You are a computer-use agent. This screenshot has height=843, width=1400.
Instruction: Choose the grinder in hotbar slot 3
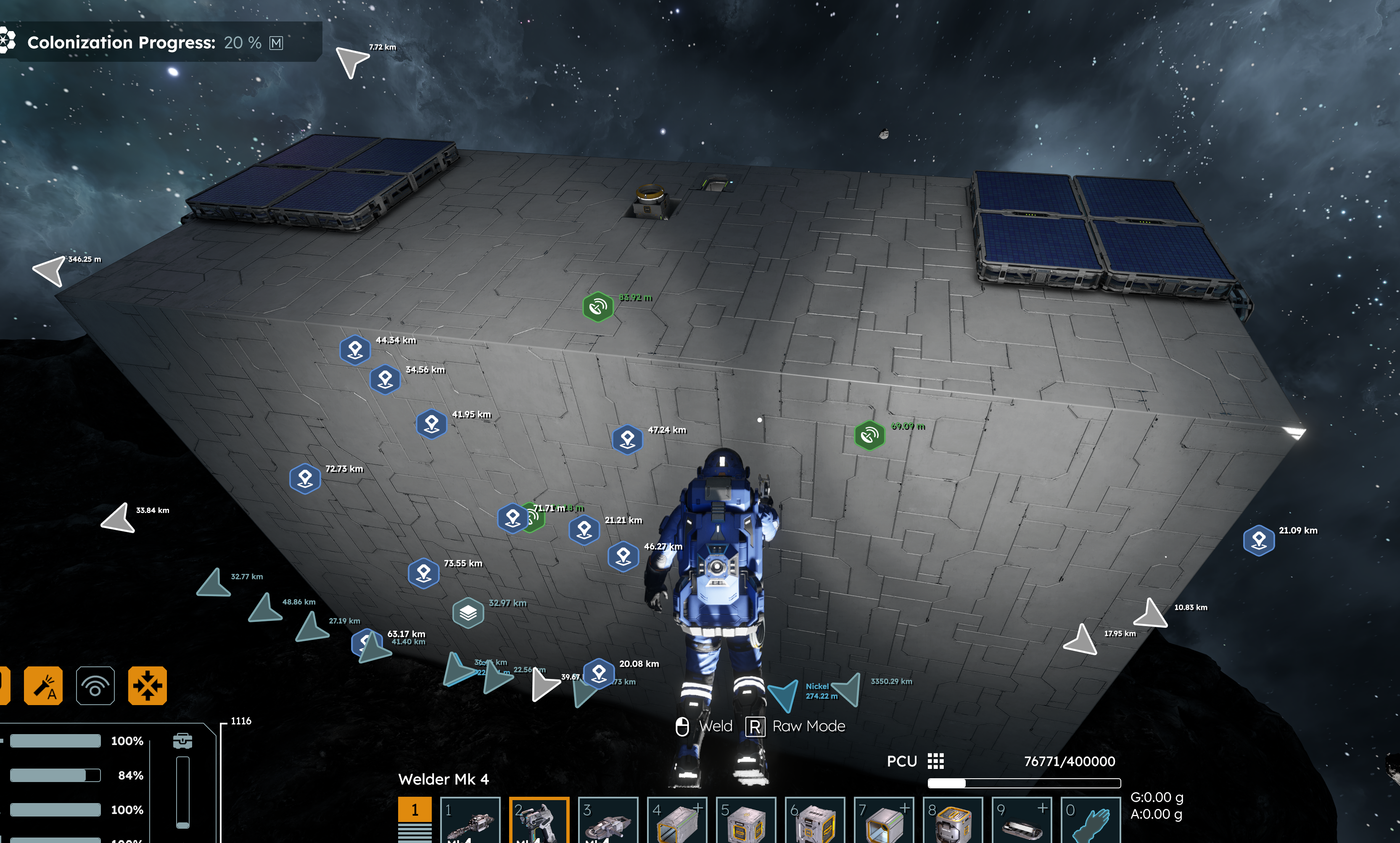click(608, 820)
